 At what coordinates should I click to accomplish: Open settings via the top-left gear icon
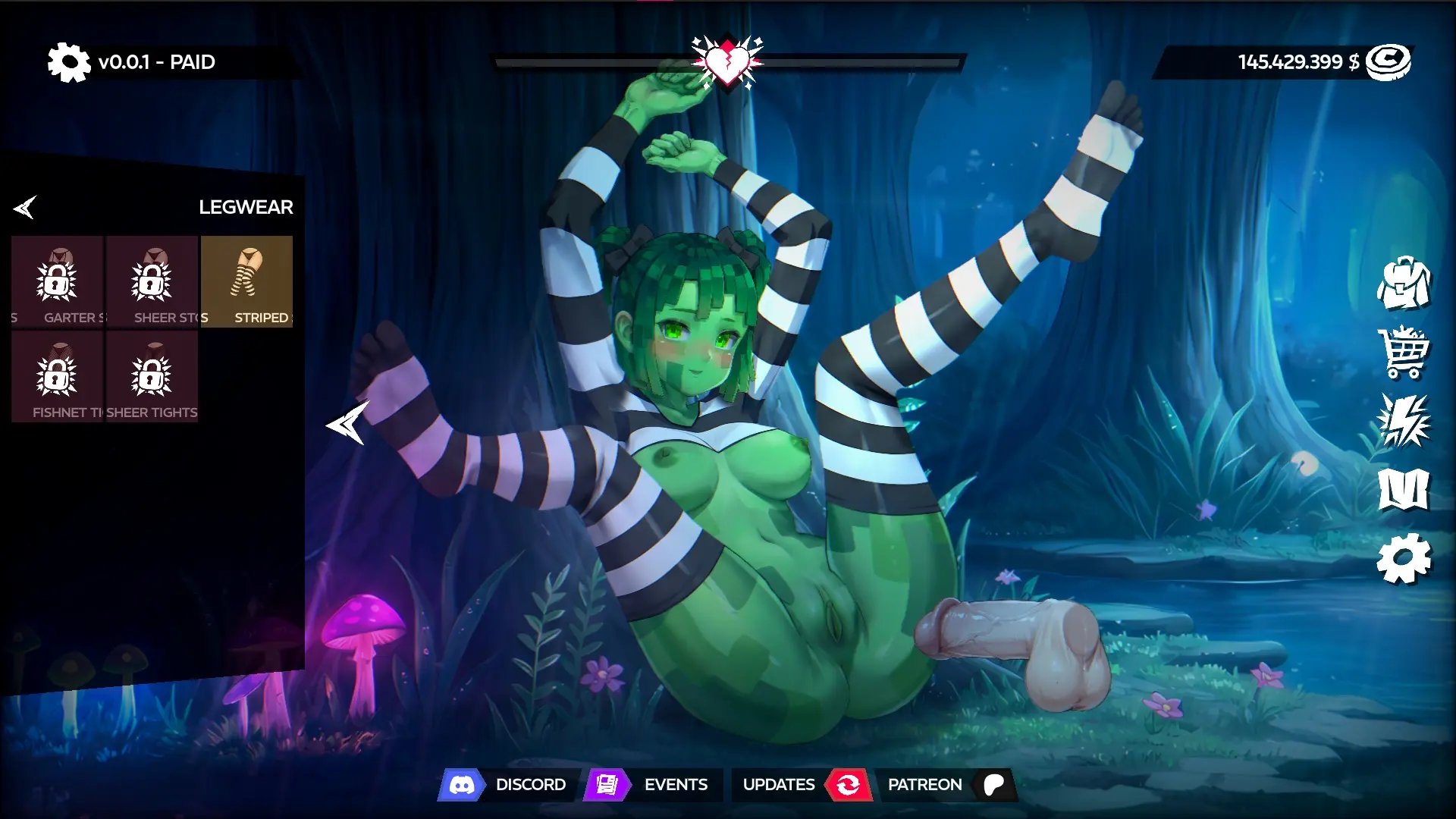[x=68, y=62]
